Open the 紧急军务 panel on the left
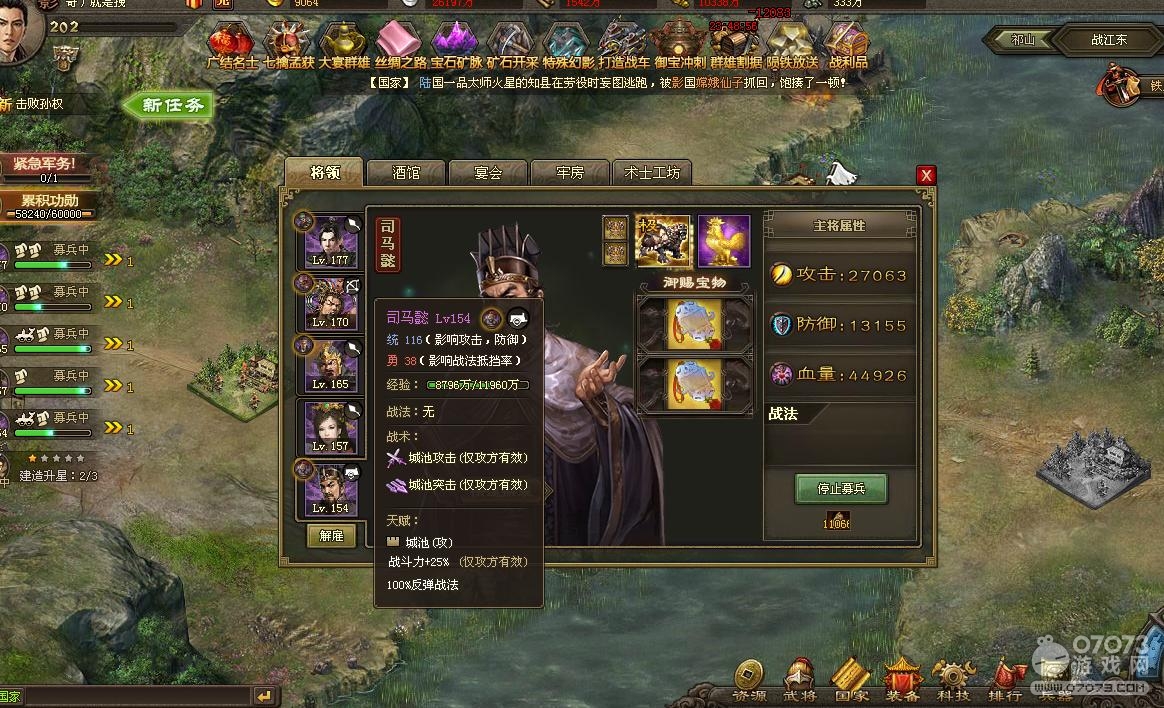Screen dimensions: 1164x708 [47, 166]
